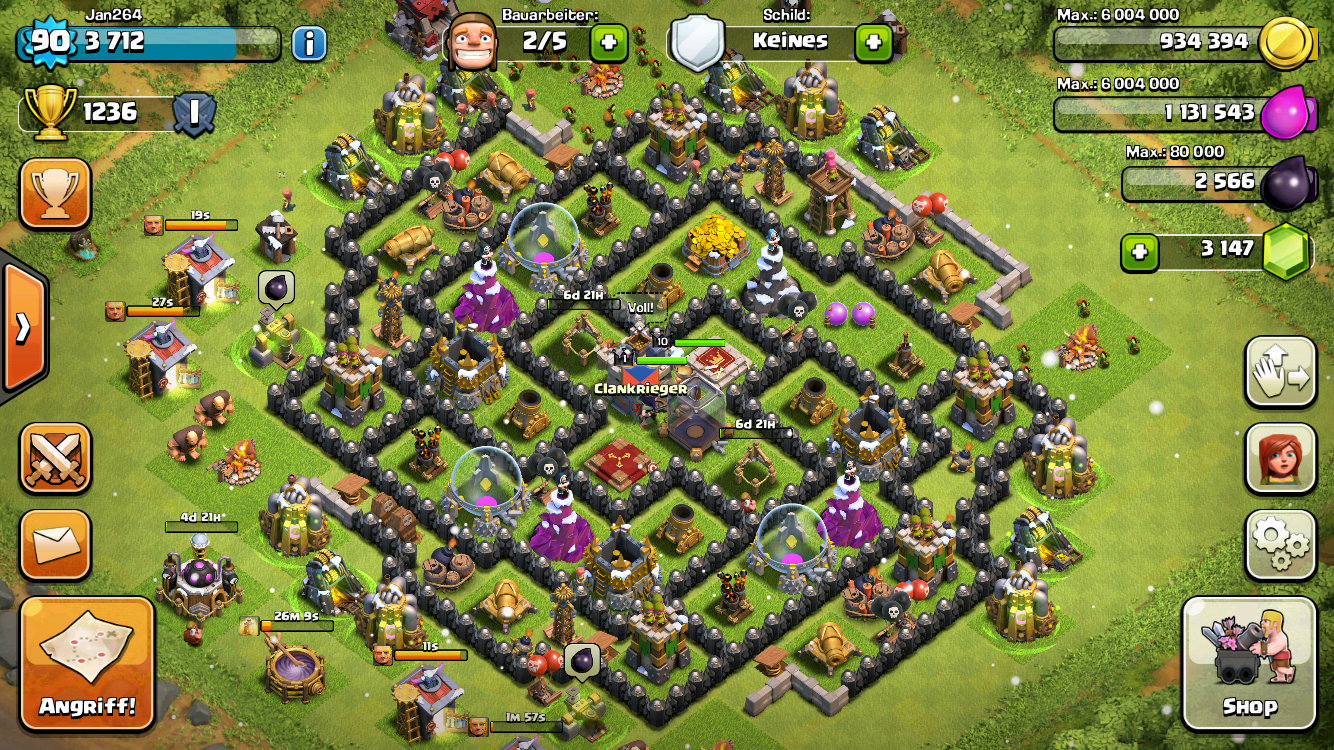Buy a shield with the green plus
1334x750 pixels.
pos(873,42)
